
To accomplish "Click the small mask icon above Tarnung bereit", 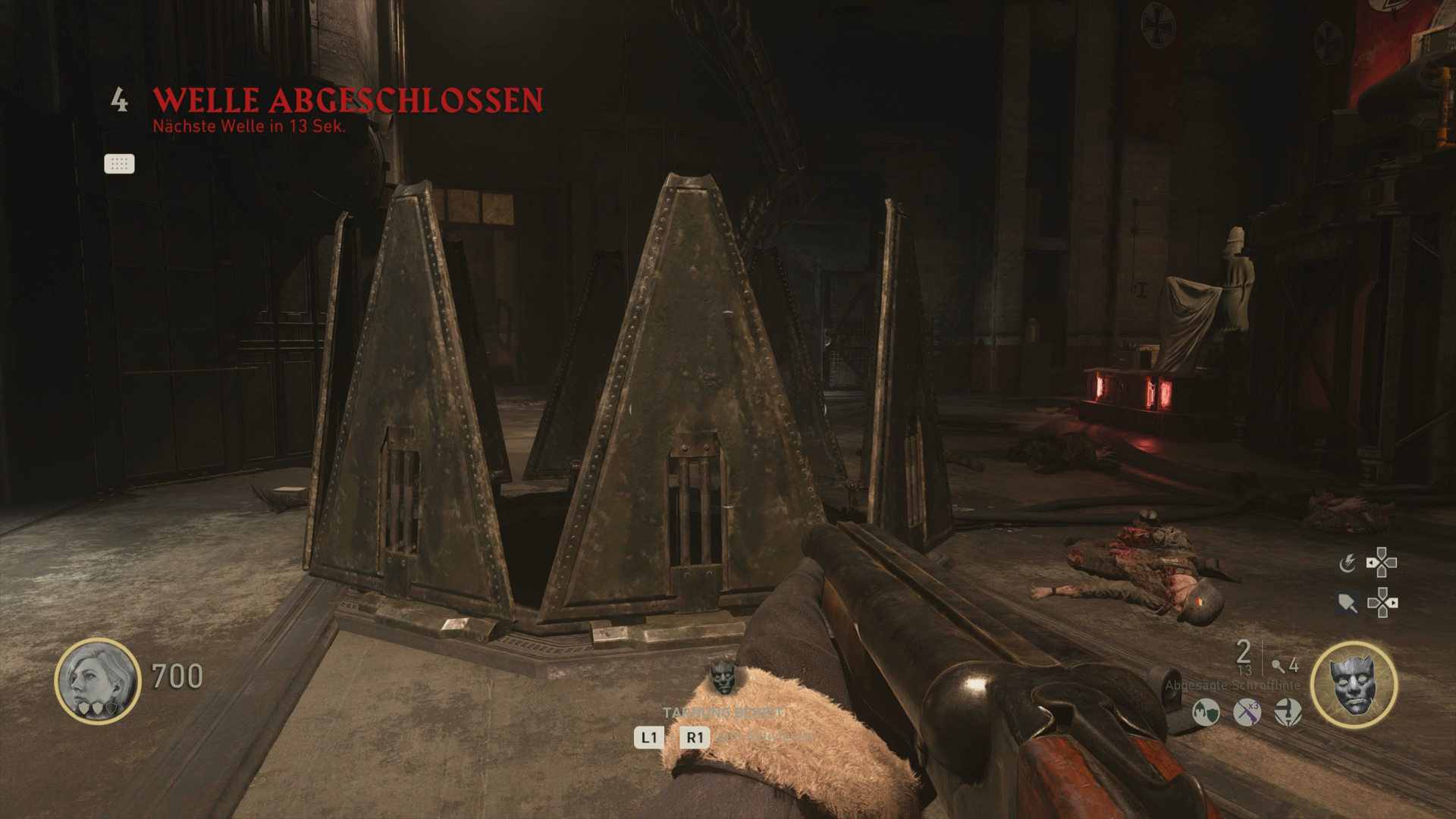I will pos(723,677).
